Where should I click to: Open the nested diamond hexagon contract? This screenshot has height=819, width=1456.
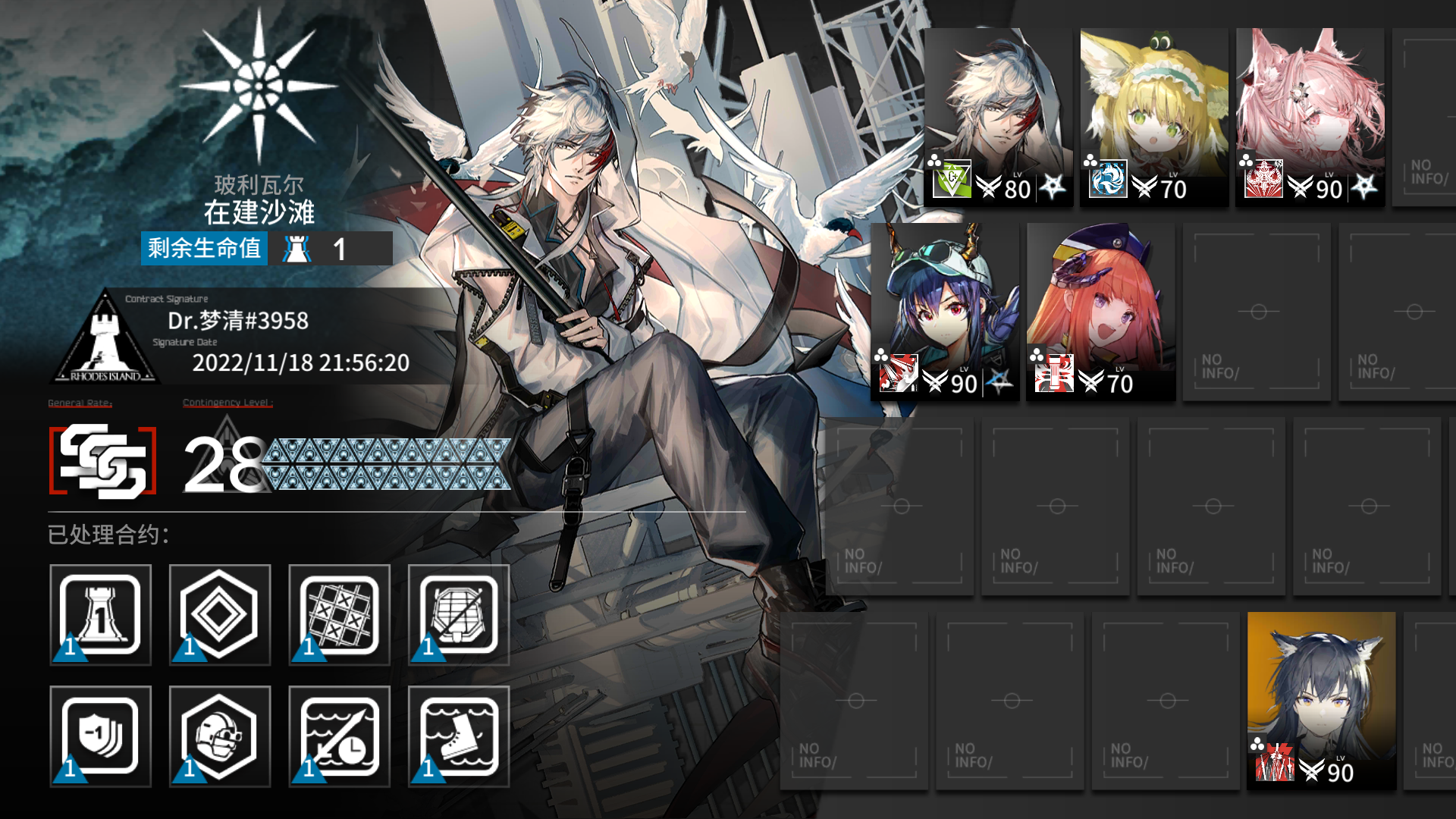click(x=220, y=615)
